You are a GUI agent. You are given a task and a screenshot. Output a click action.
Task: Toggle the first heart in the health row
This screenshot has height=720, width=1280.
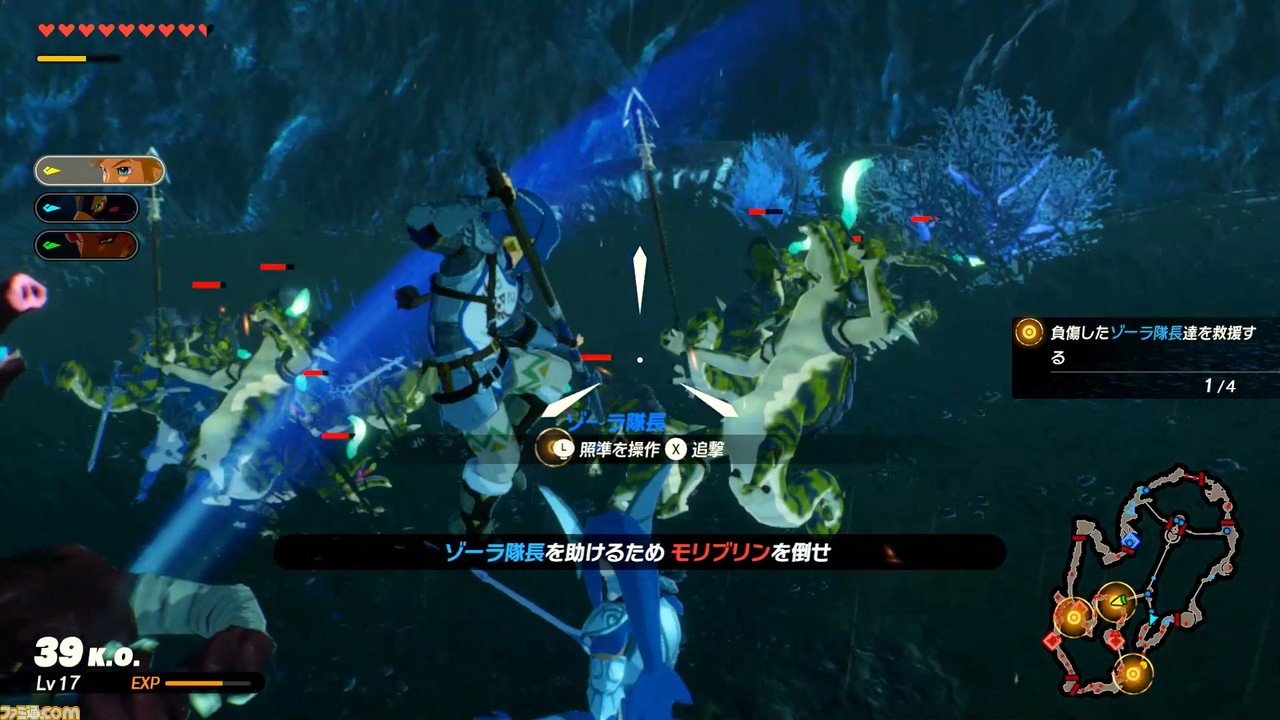click(44, 29)
